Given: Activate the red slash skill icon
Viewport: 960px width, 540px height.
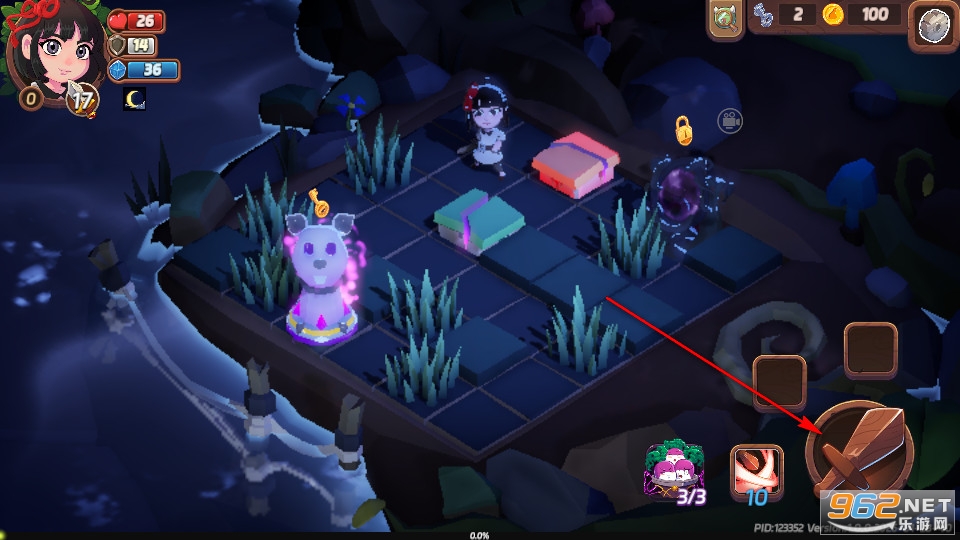Looking at the screenshot, I should [x=755, y=470].
